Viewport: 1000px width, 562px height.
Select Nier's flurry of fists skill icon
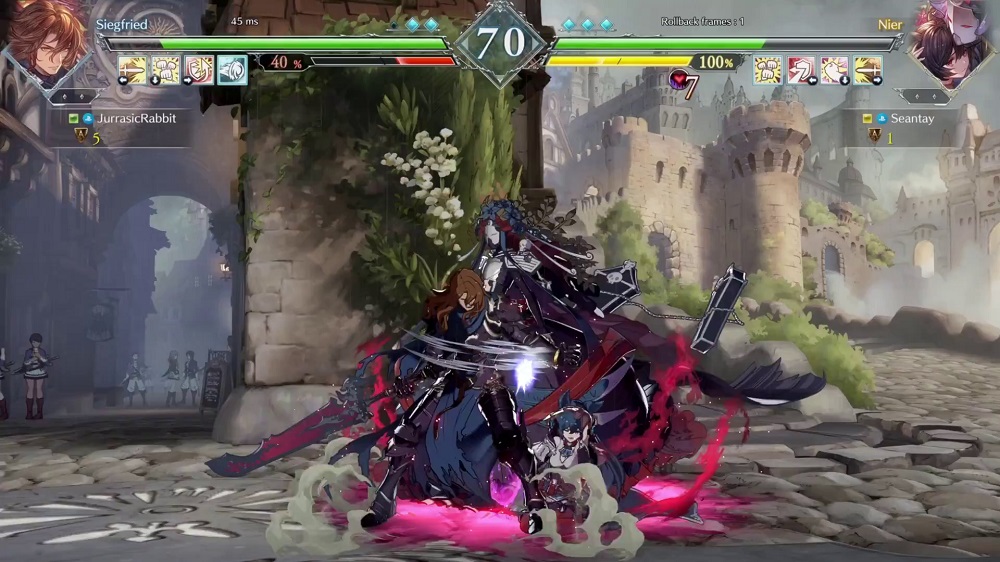pyautogui.click(x=768, y=69)
